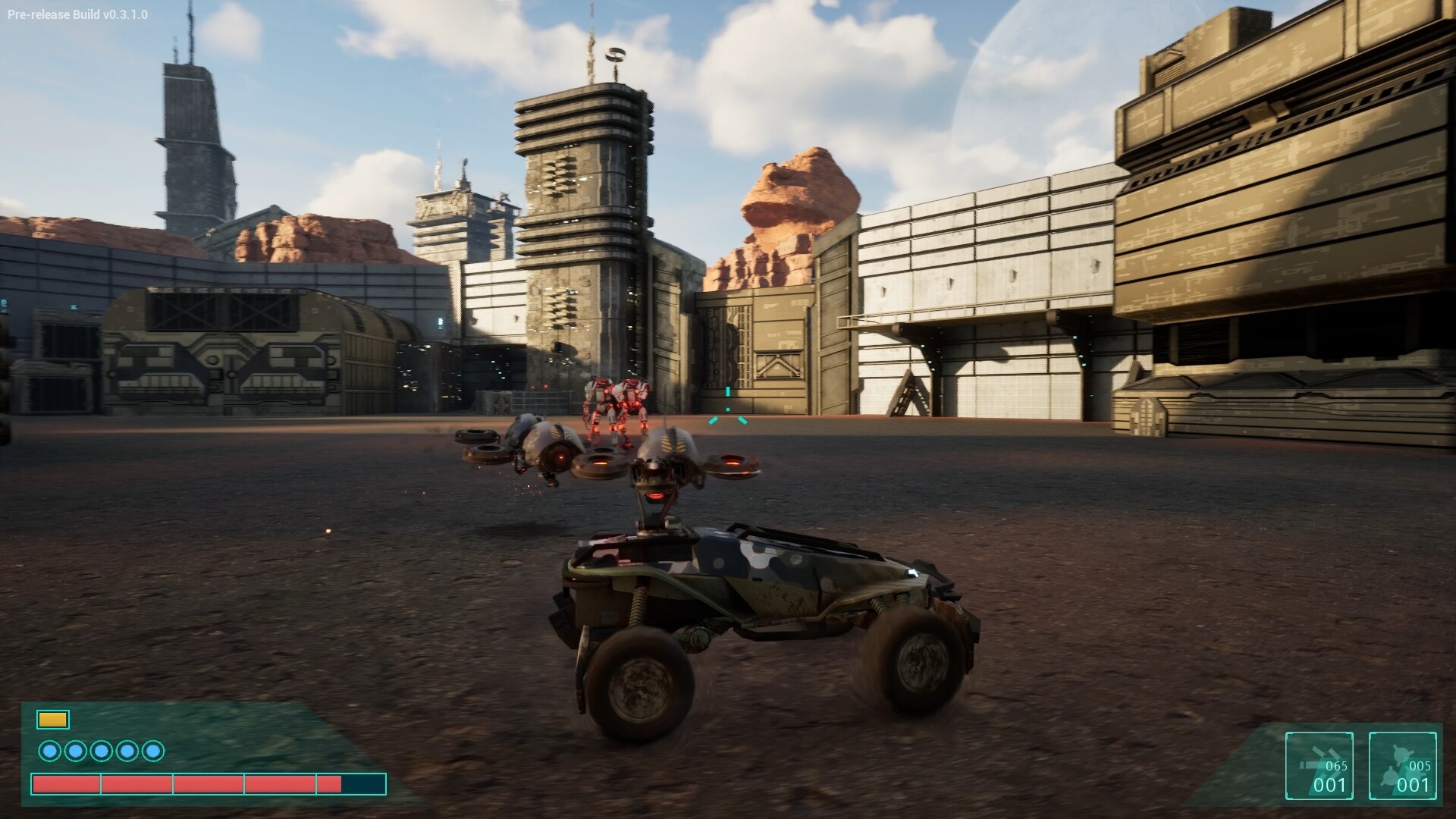The width and height of the screenshot is (1456, 819).
Task: Toggle the yellow ability indicator box
Action: (x=52, y=719)
